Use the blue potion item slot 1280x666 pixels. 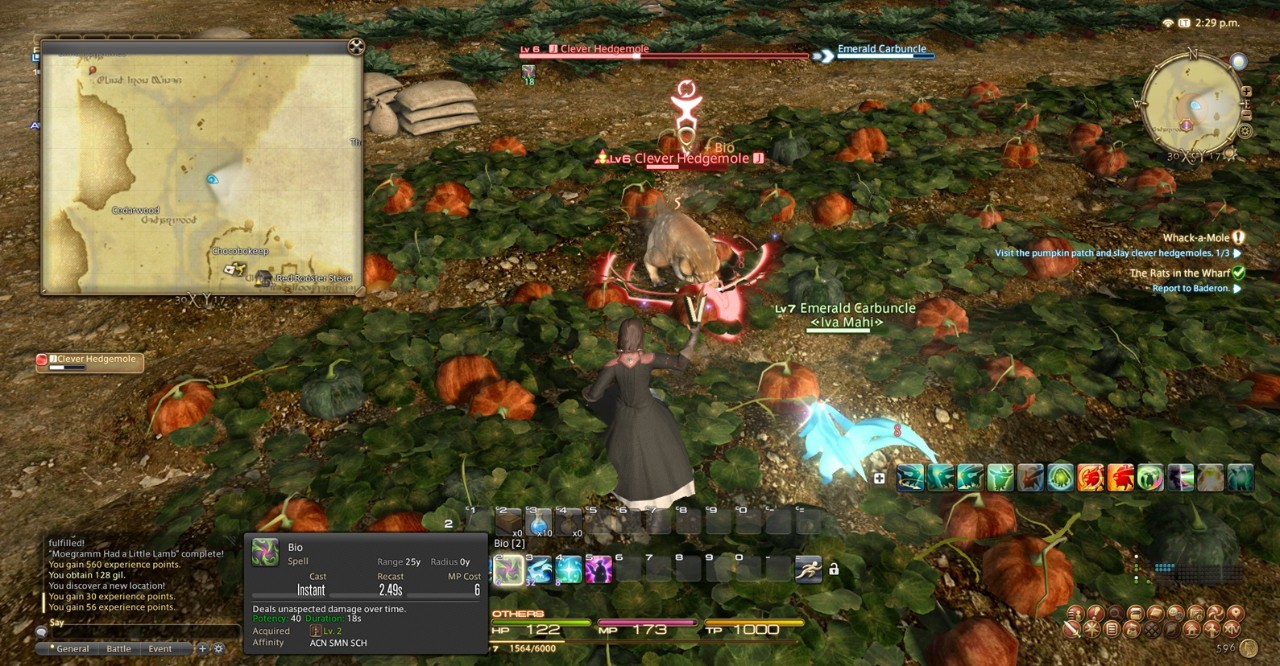(x=539, y=521)
